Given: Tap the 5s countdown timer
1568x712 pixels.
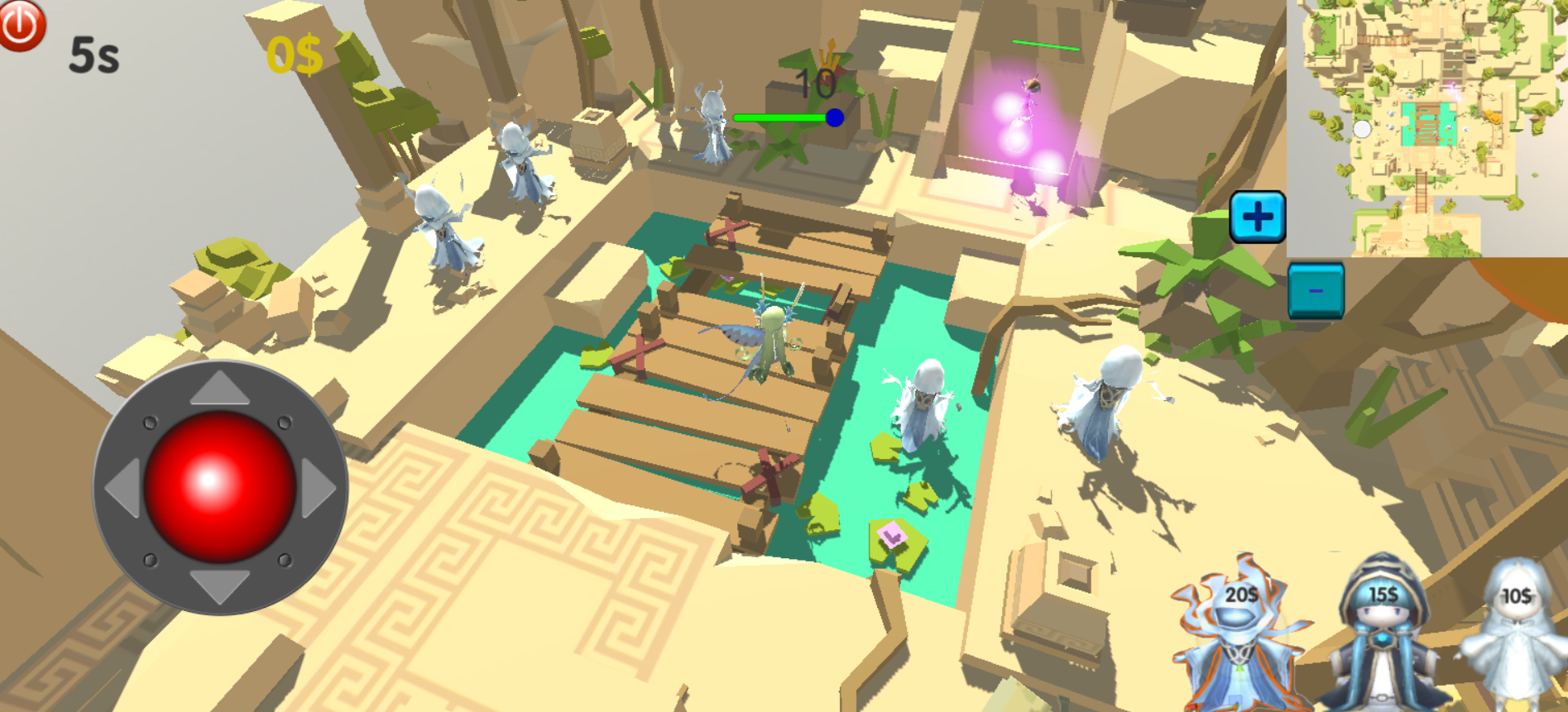Looking at the screenshot, I should coord(94,55).
